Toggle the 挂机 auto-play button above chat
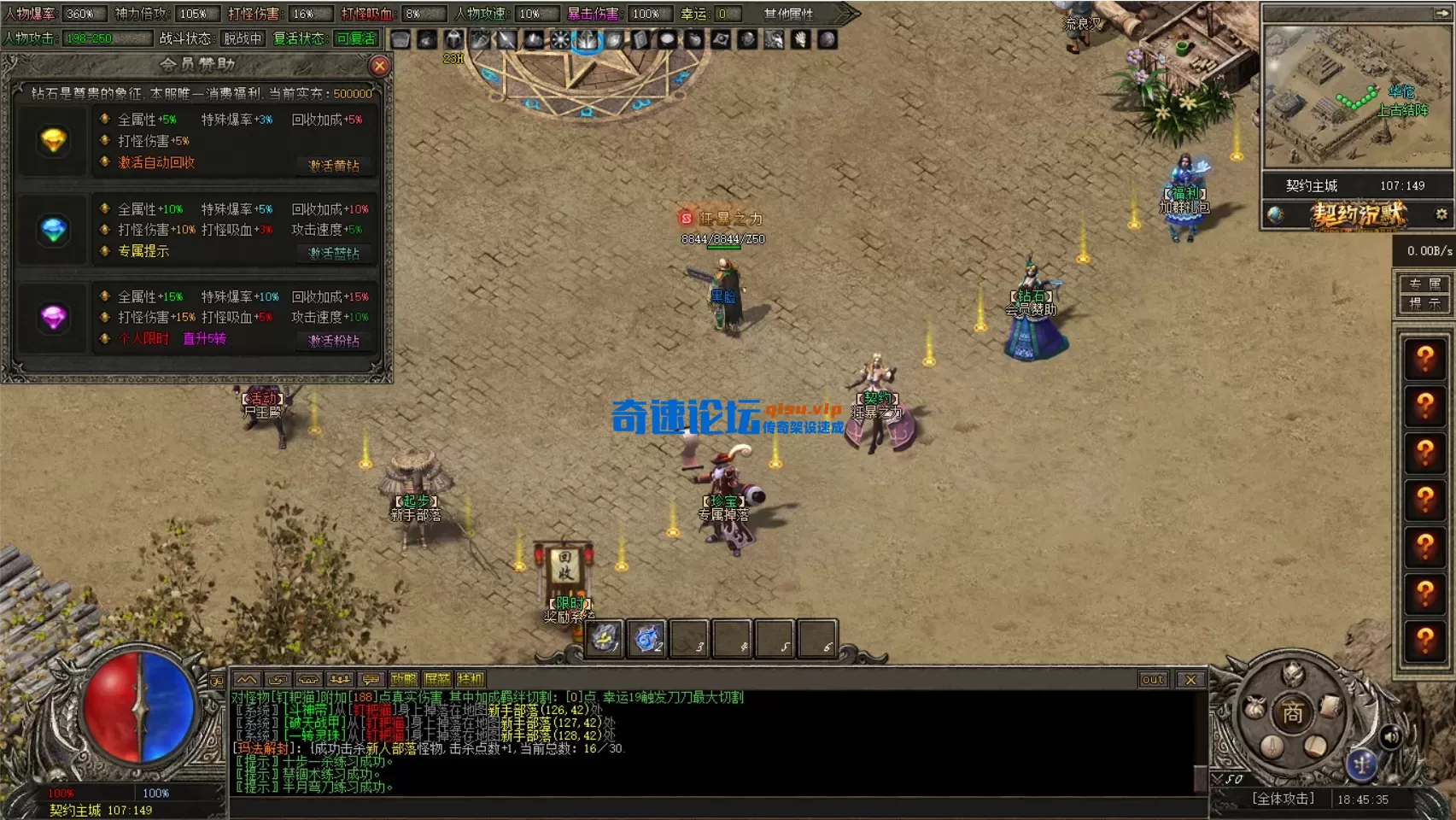 click(470, 679)
